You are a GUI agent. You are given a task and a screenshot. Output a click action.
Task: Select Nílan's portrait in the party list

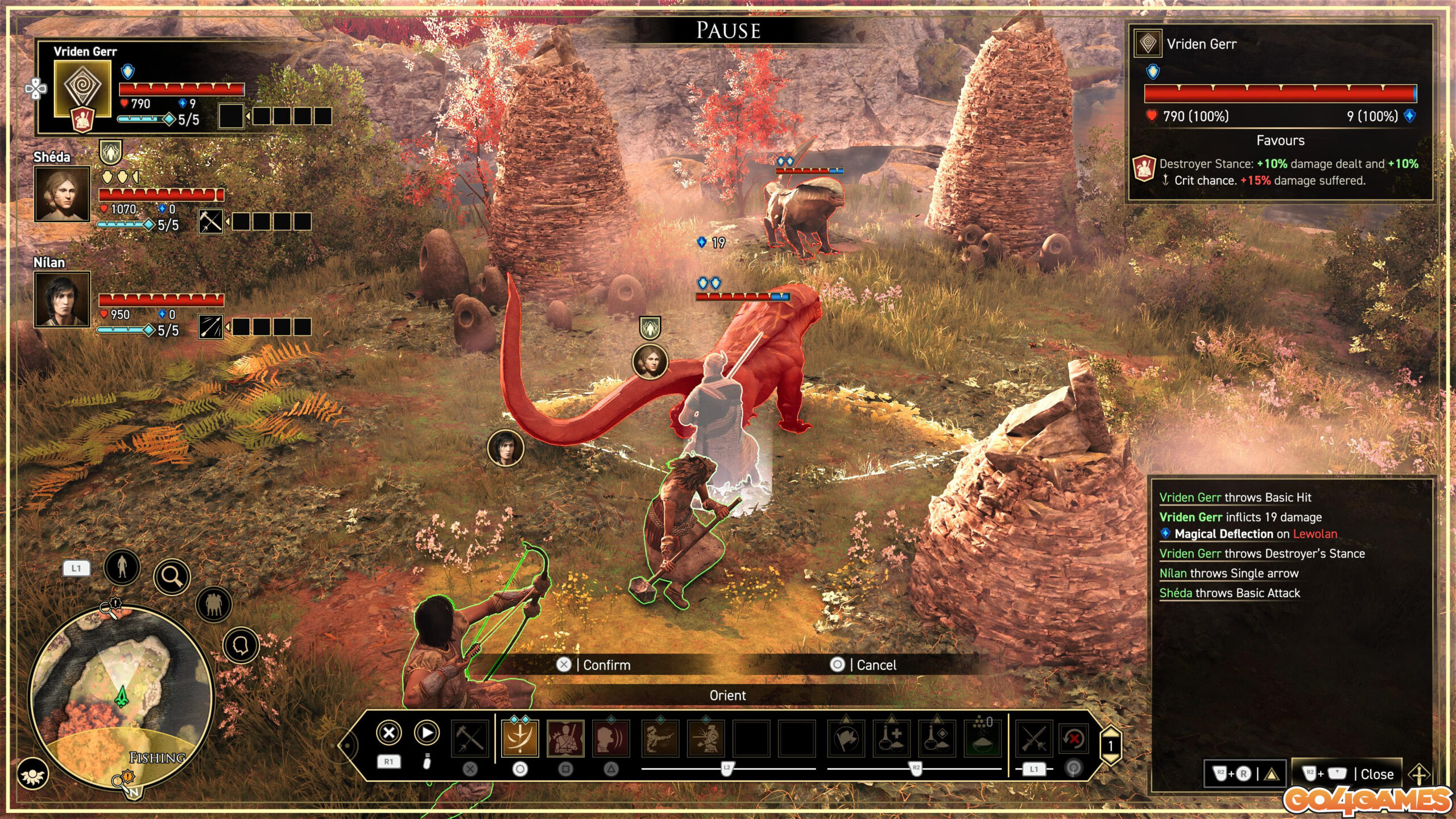pyautogui.click(x=63, y=299)
